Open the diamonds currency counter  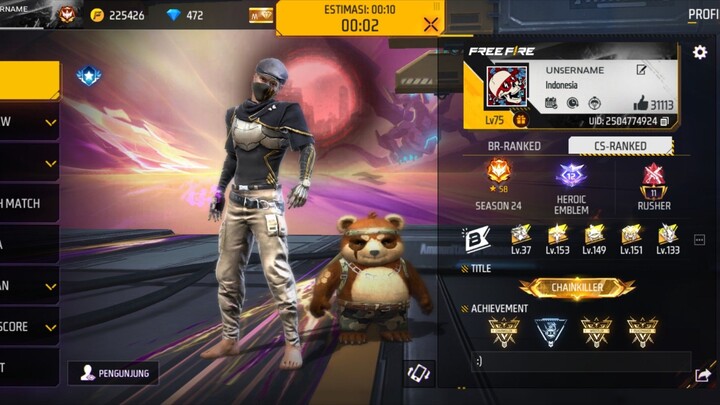point(181,16)
